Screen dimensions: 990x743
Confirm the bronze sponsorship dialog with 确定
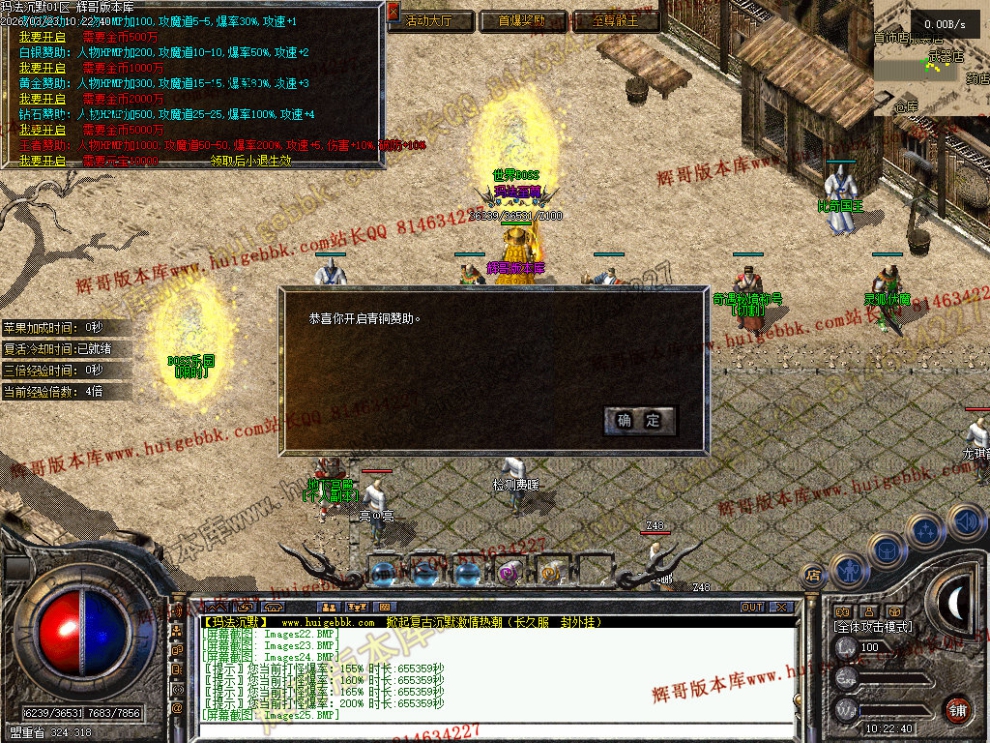(x=640, y=421)
